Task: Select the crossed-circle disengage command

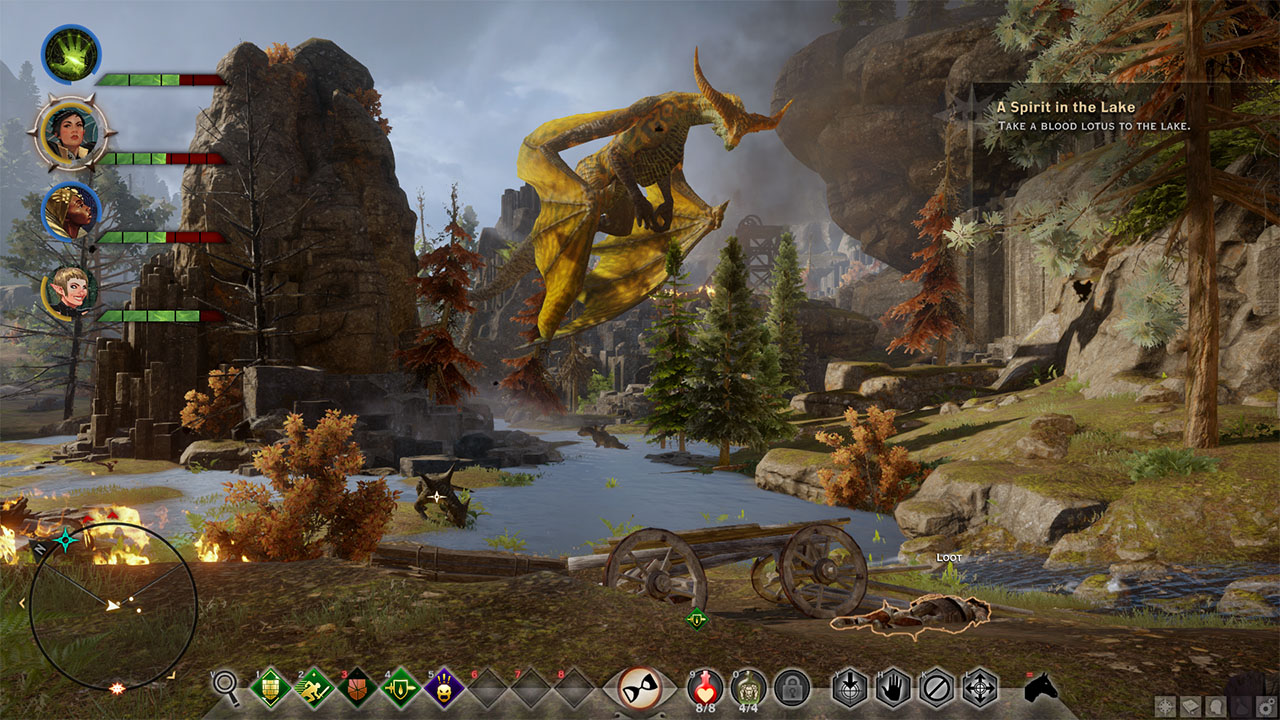Action: (x=936, y=688)
